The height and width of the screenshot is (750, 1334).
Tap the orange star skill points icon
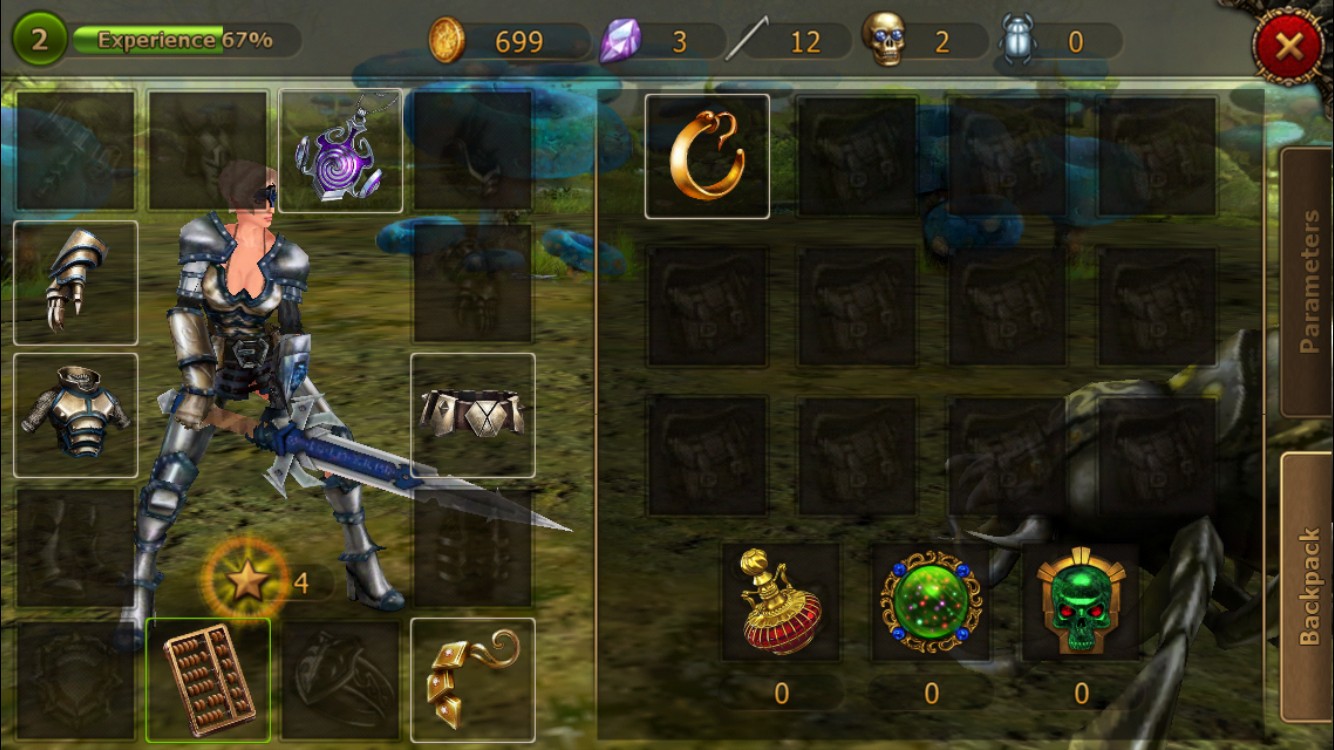coord(246,582)
